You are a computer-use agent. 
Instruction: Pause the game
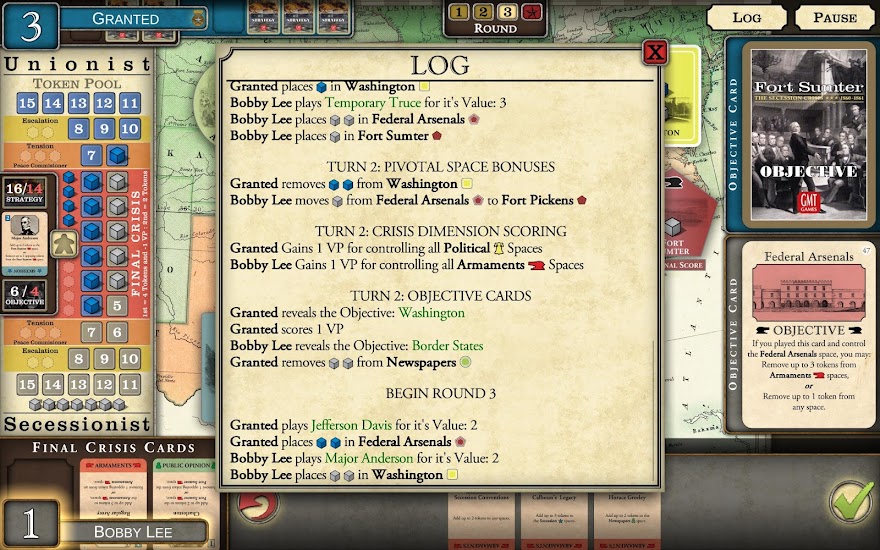[834, 17]
